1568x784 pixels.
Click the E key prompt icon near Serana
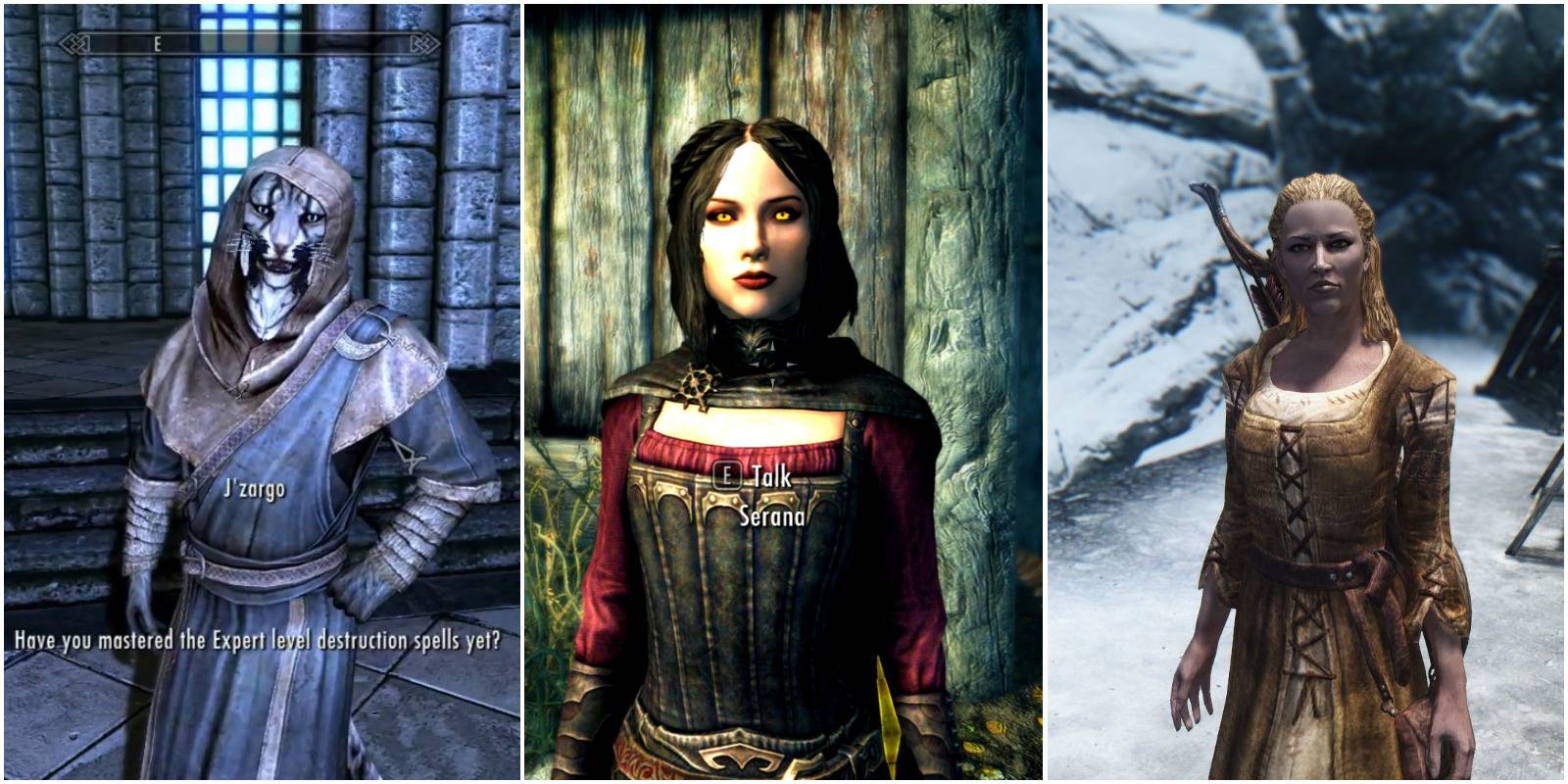click(728, 473)
